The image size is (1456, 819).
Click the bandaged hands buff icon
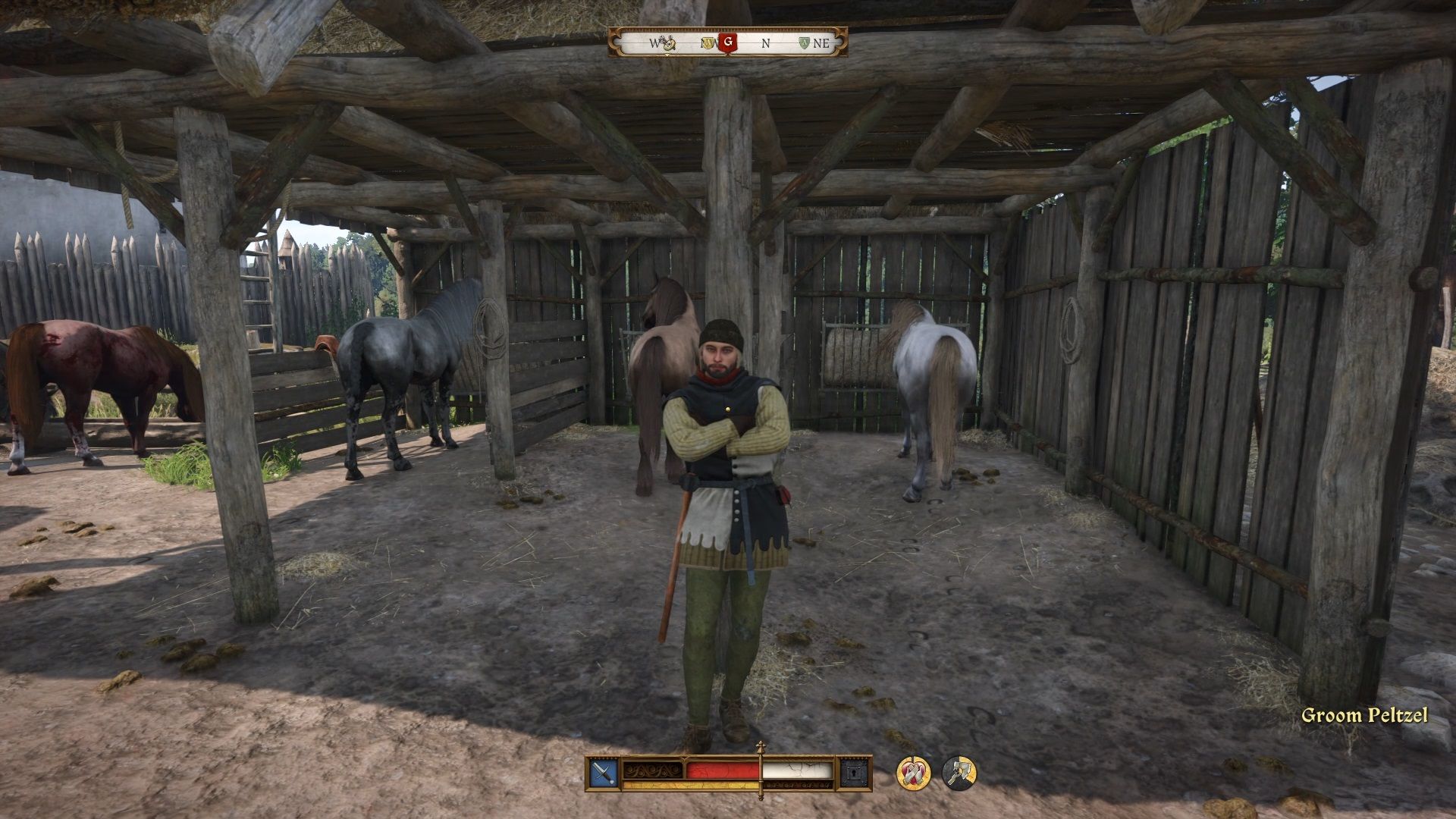tap(912, 770)
